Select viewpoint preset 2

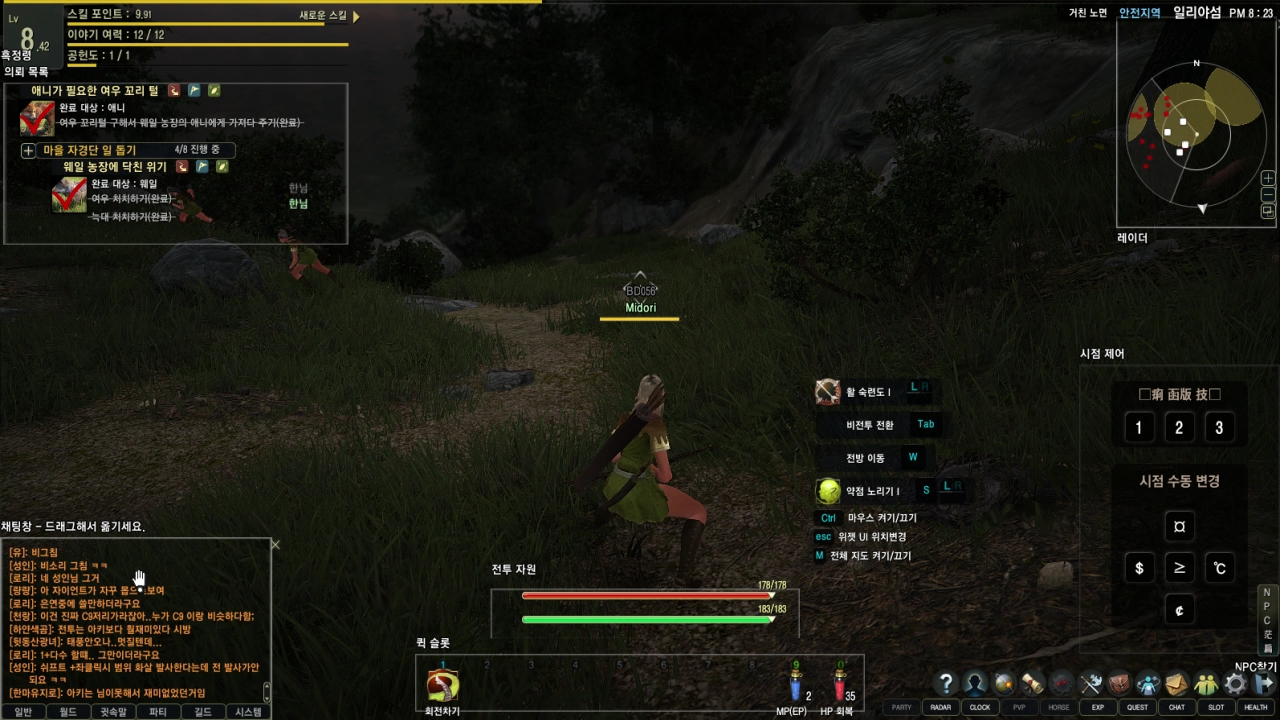[x=1179, y=428]
